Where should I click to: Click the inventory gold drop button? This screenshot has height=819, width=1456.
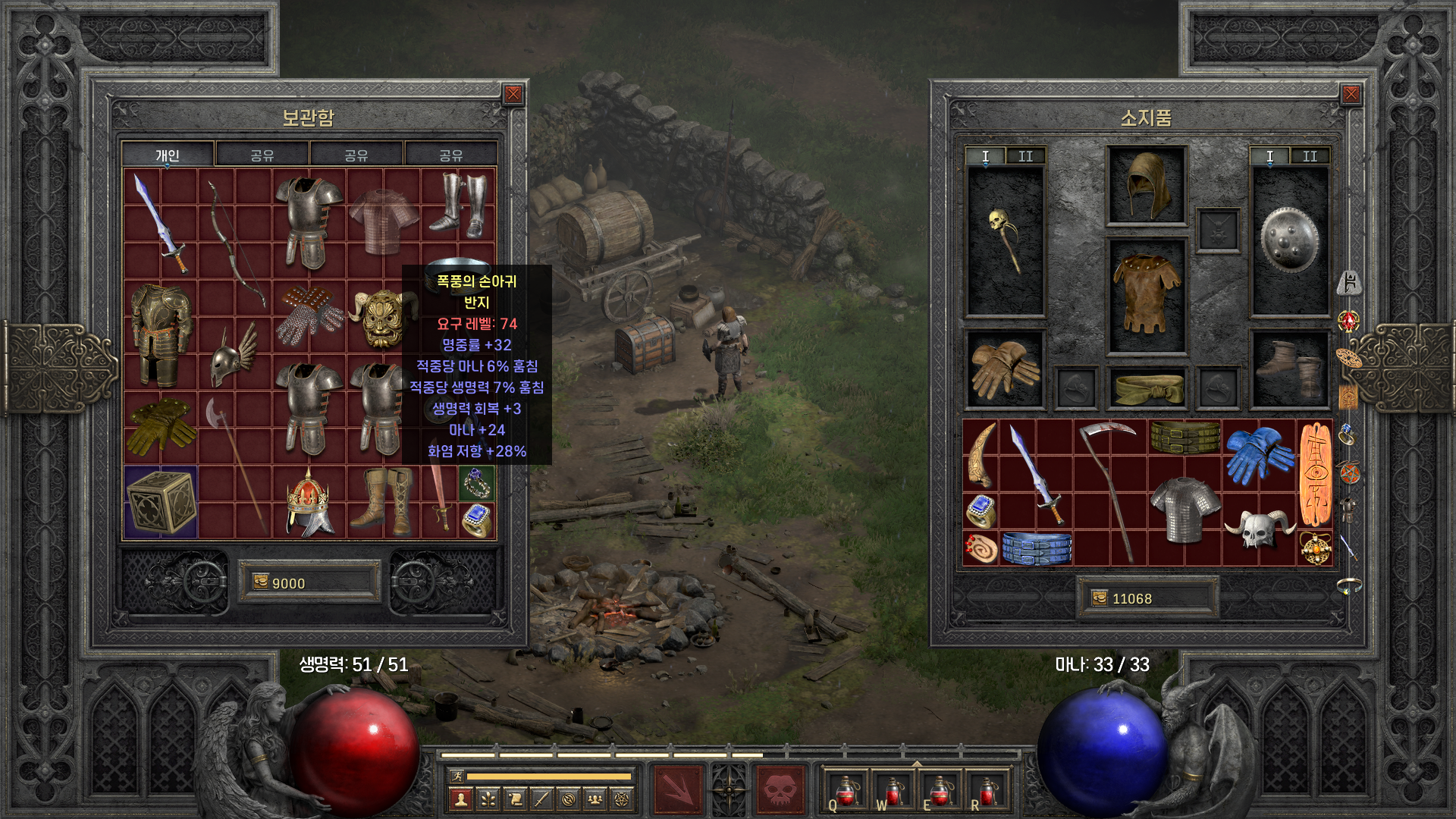pyautogui.click(x=1100, y=598)
